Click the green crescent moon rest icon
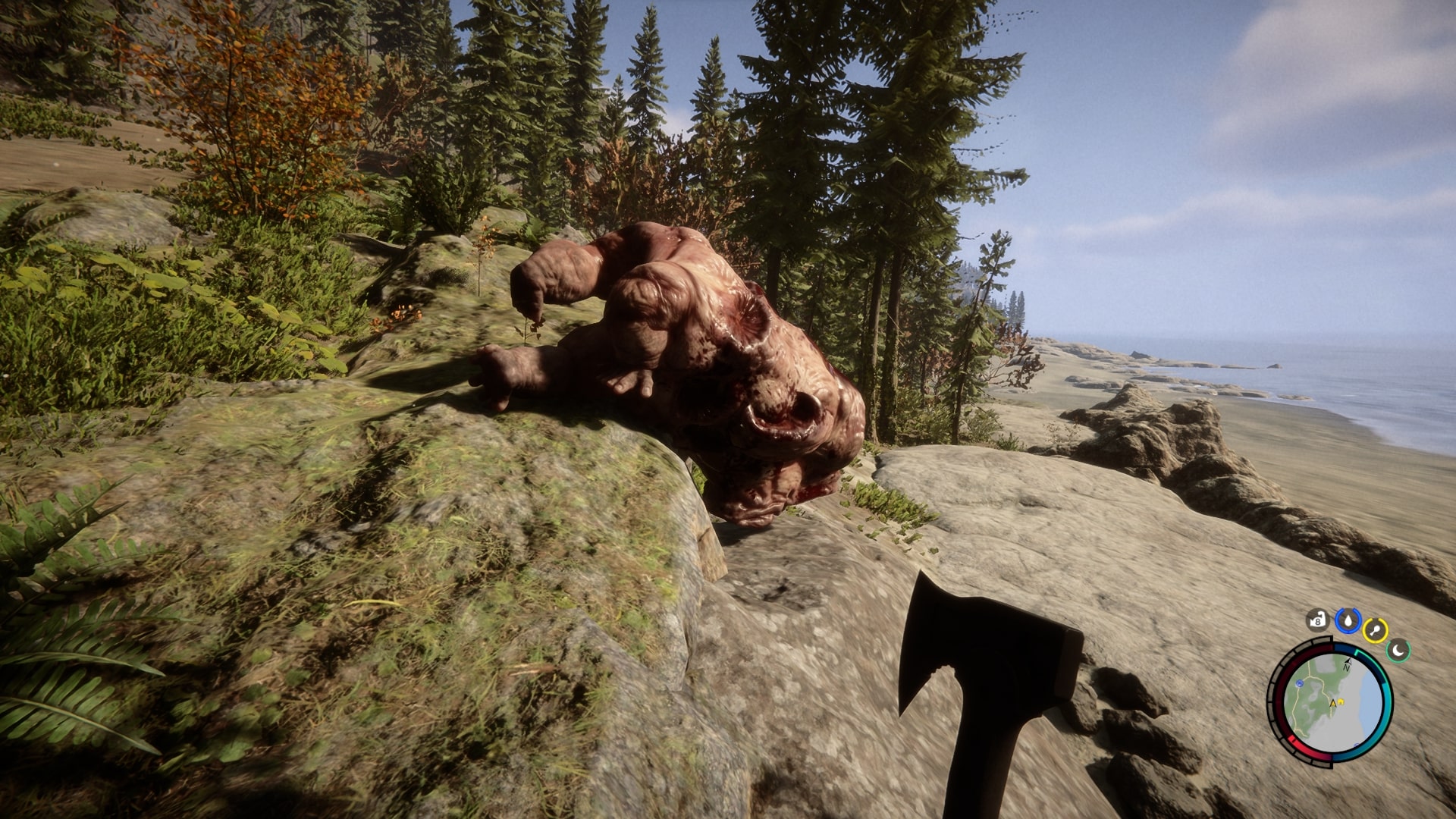The height and width of the screenshot is (819, 1456). (x=1398, y=651)
